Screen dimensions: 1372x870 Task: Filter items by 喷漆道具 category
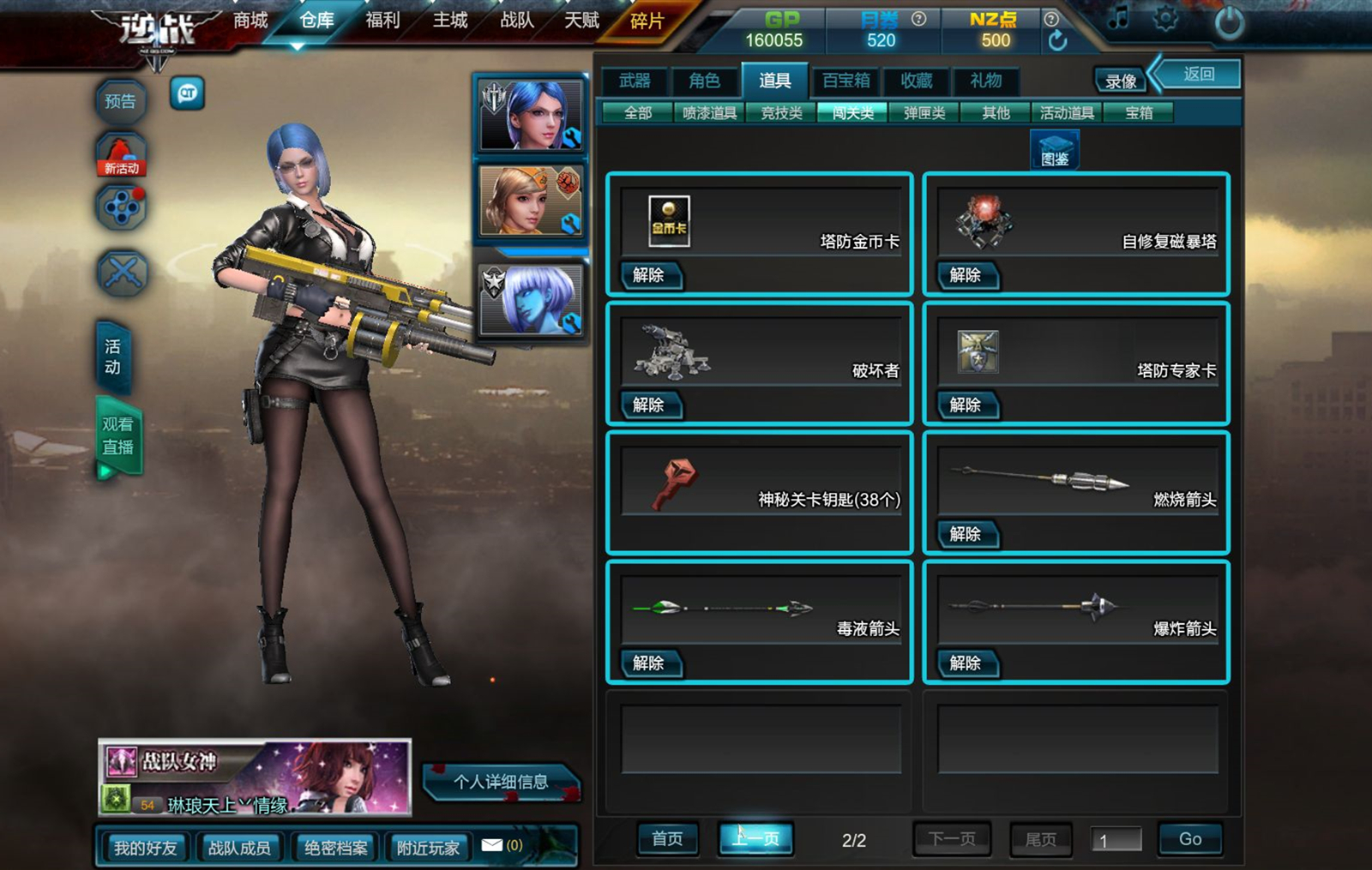pyautogui.click(x=709, y=112)
